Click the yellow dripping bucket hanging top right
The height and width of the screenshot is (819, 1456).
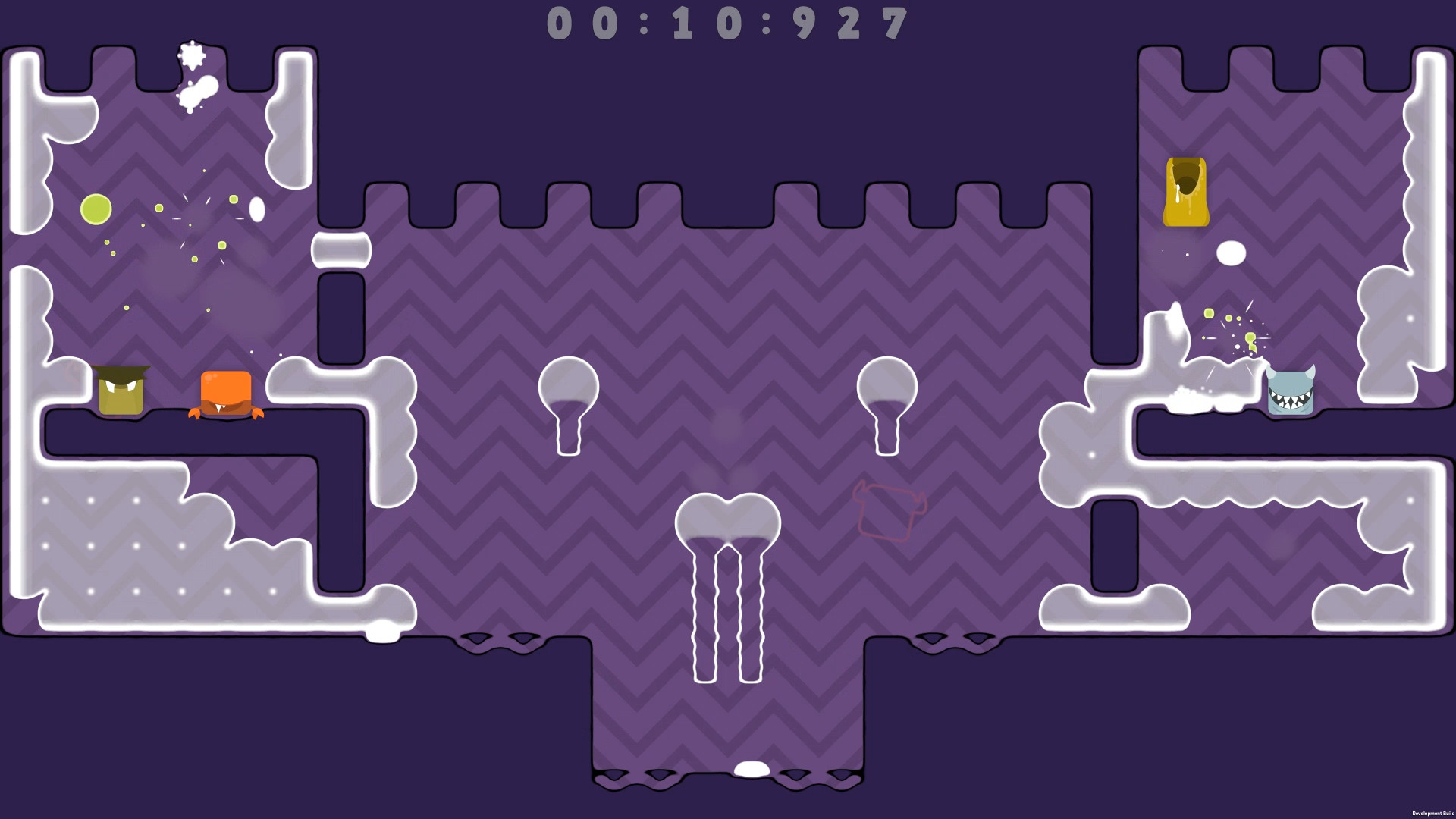[1187, 190]
